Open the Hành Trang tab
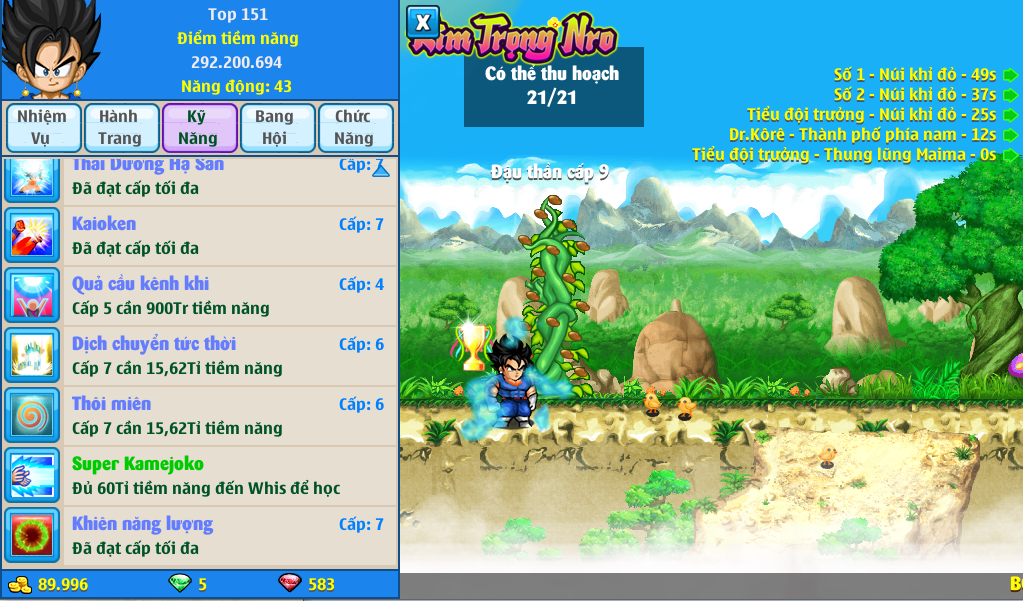This screenshot has height=601, width=1023. (119, 127)
